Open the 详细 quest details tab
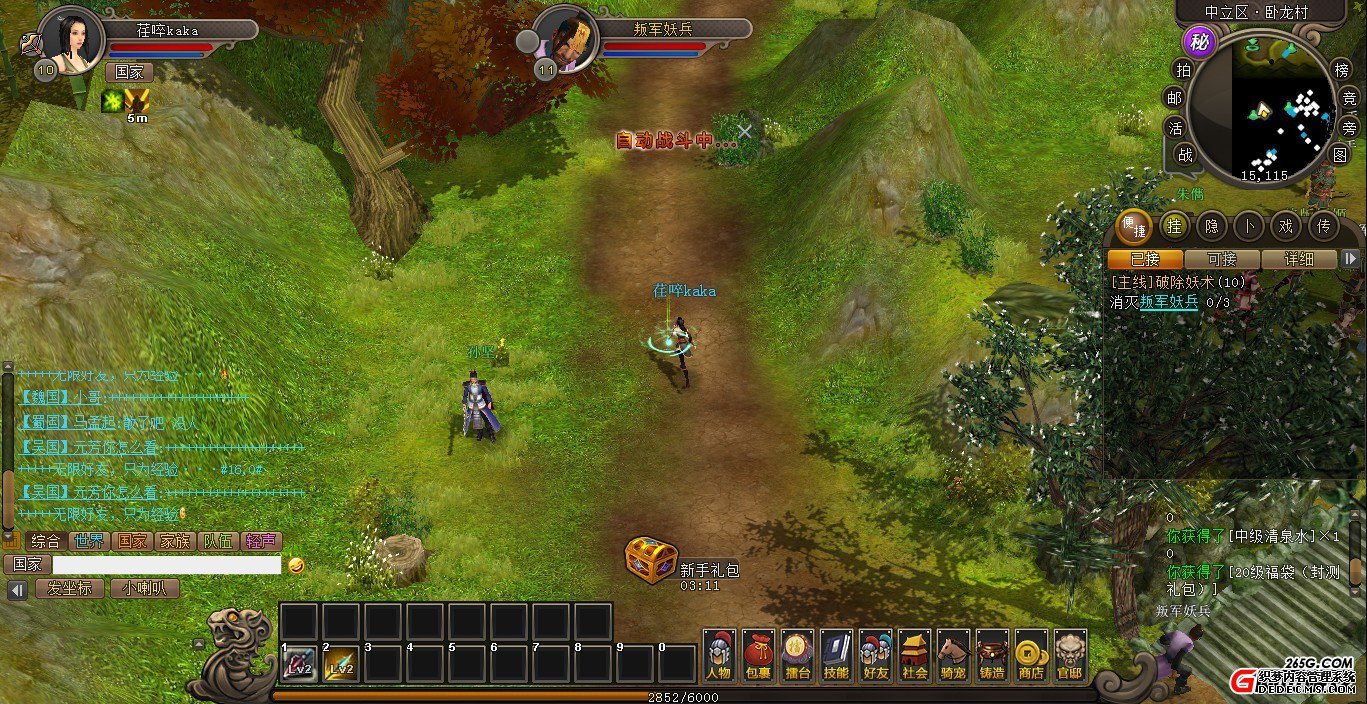 tap(1298, 259)
